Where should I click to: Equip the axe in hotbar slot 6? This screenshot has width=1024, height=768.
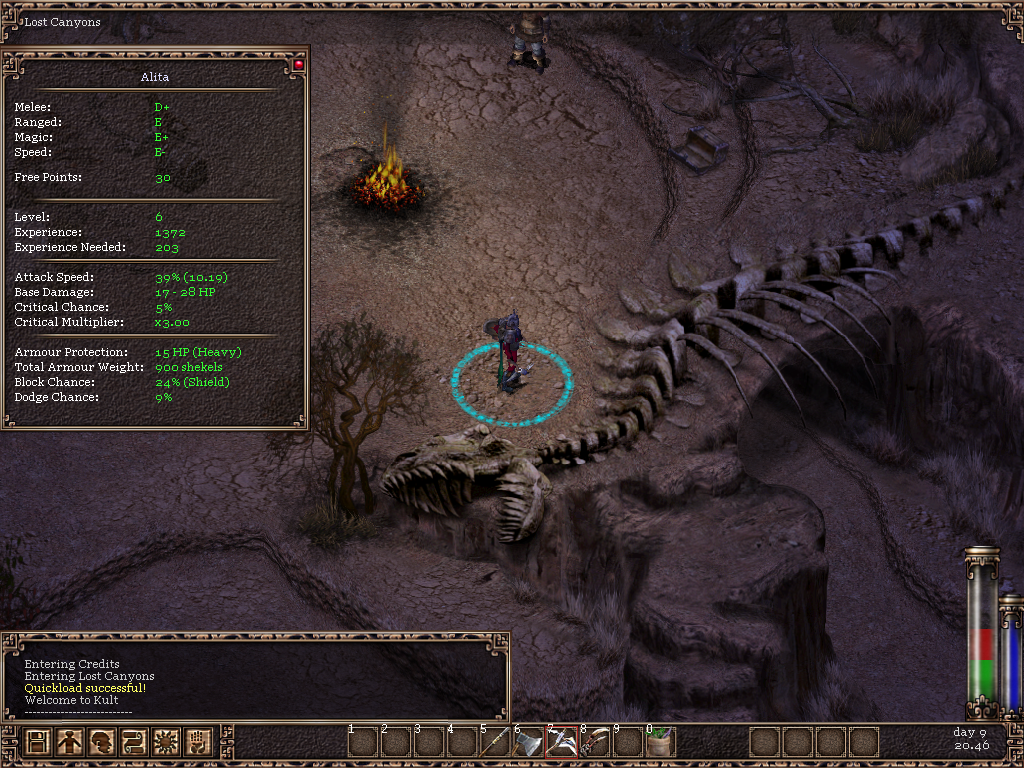tap(528, 742)
